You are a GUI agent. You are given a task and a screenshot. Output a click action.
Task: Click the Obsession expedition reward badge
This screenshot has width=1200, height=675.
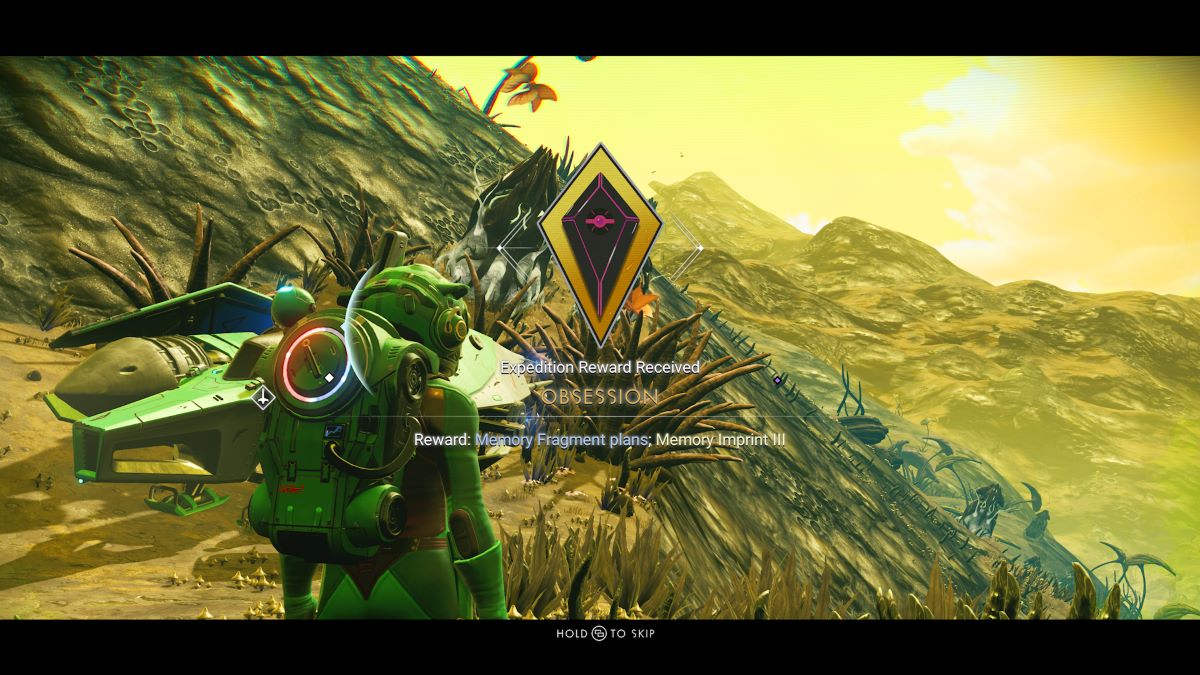599,245
